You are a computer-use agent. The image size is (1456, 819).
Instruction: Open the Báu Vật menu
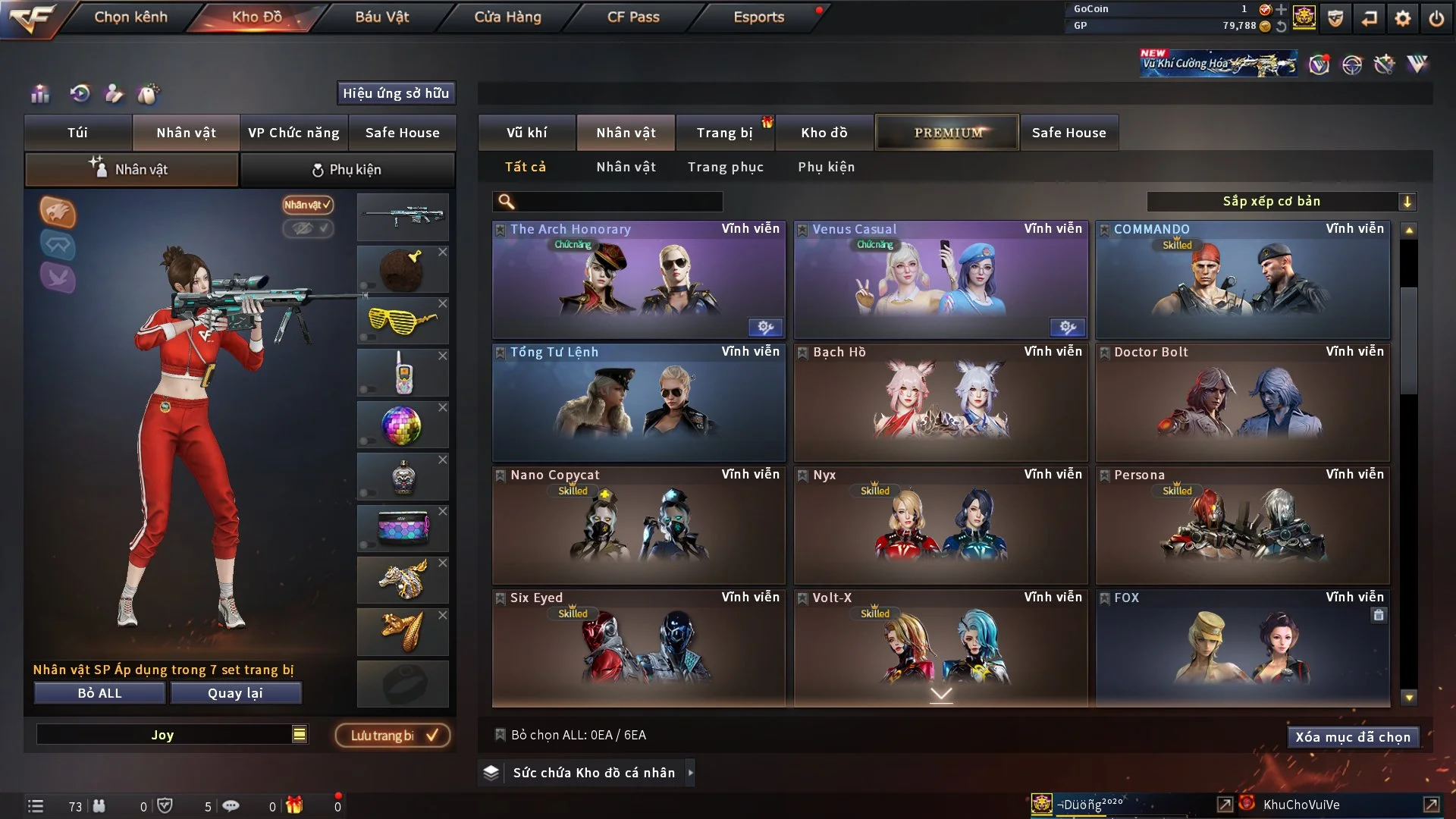click(x=381, y=17)
